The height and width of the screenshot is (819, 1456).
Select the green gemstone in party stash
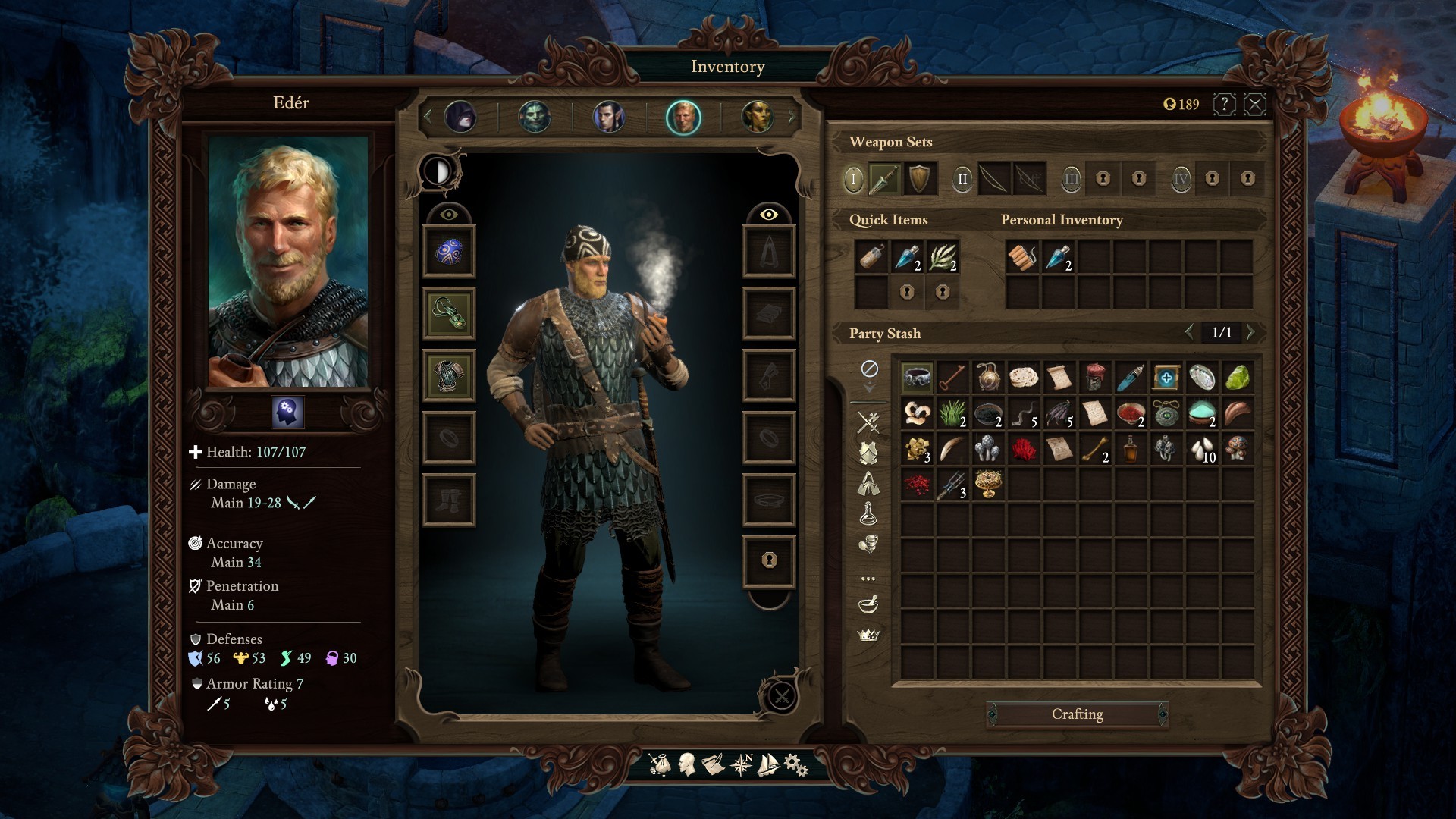point(1237,376)
